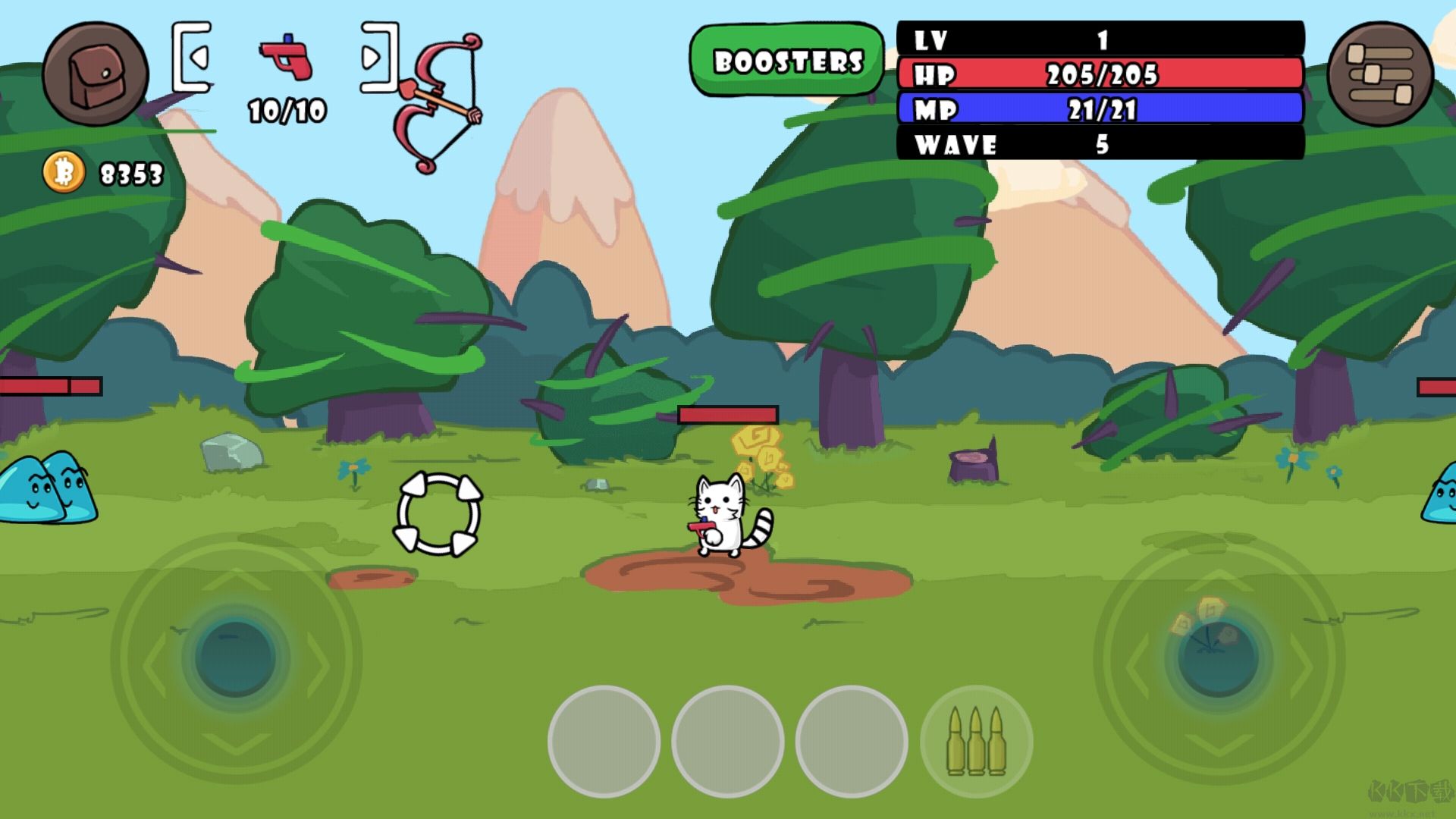Switch to the next weapon
Screen dimensions: 1456x819
378,58
